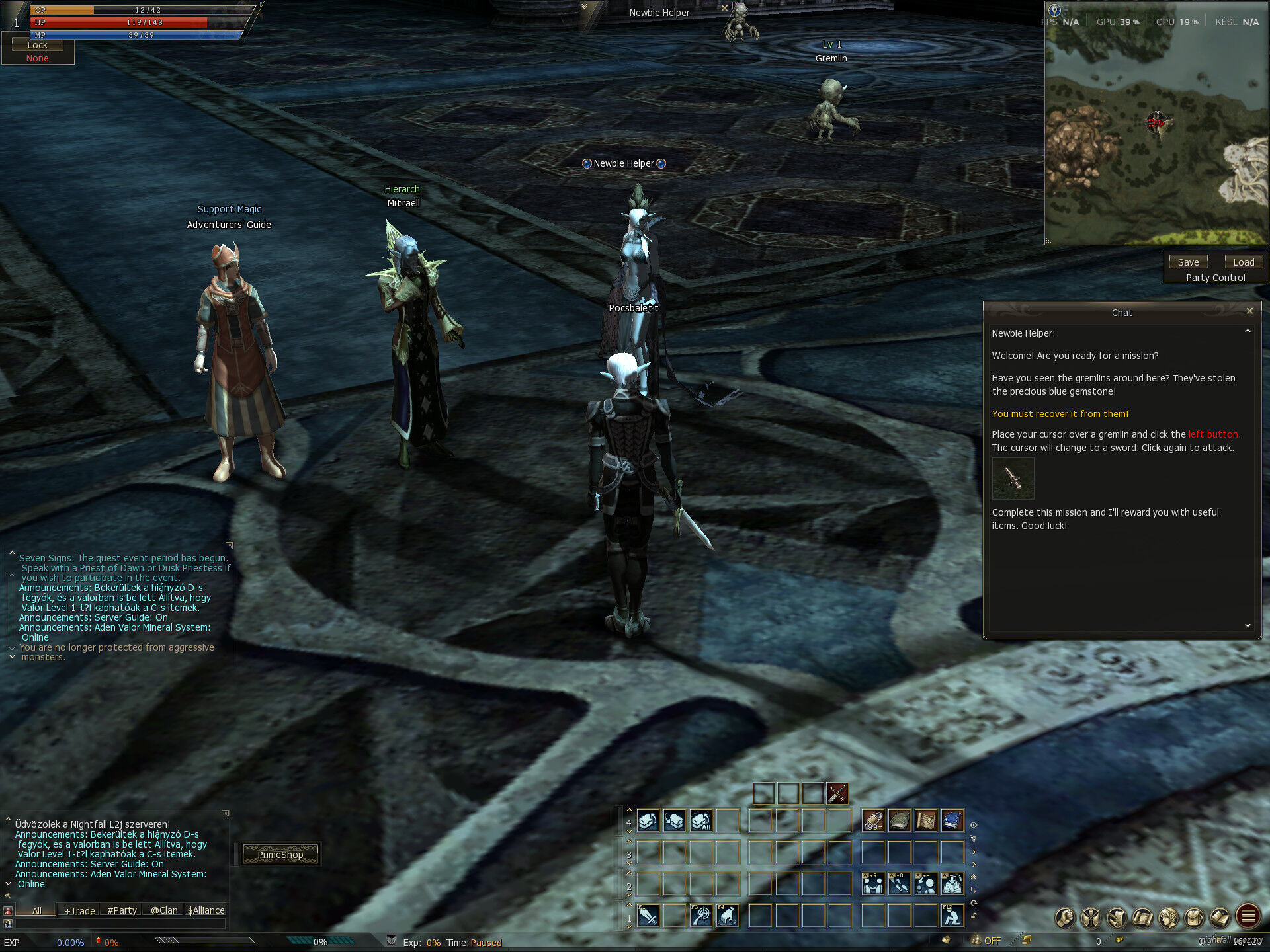Switch to the +Trade chat tab

pyautogui.click(x=79, y=910)
